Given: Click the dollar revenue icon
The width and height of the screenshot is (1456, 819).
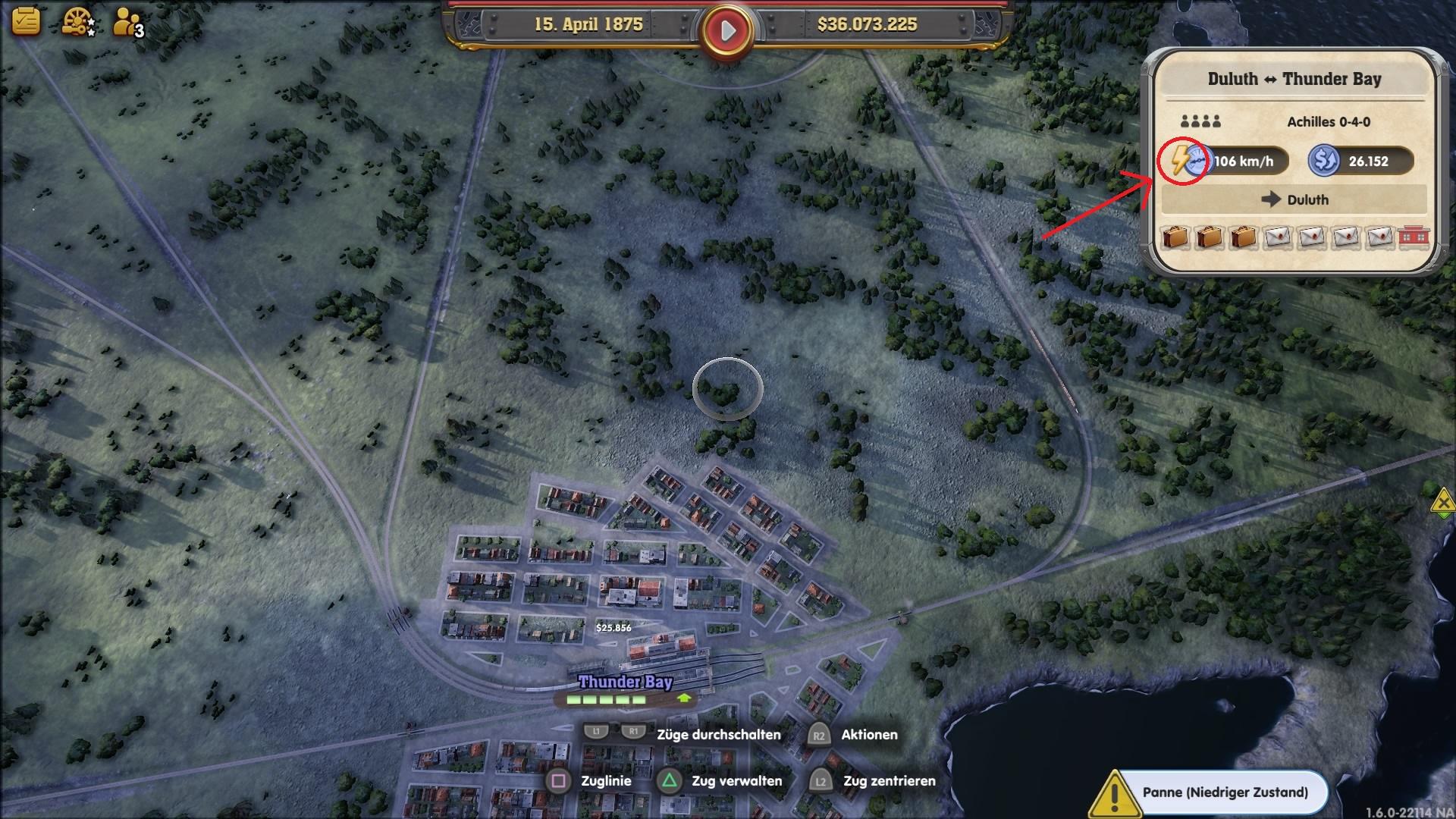Looking at the screenshot, I should (x=1324, y=161).
